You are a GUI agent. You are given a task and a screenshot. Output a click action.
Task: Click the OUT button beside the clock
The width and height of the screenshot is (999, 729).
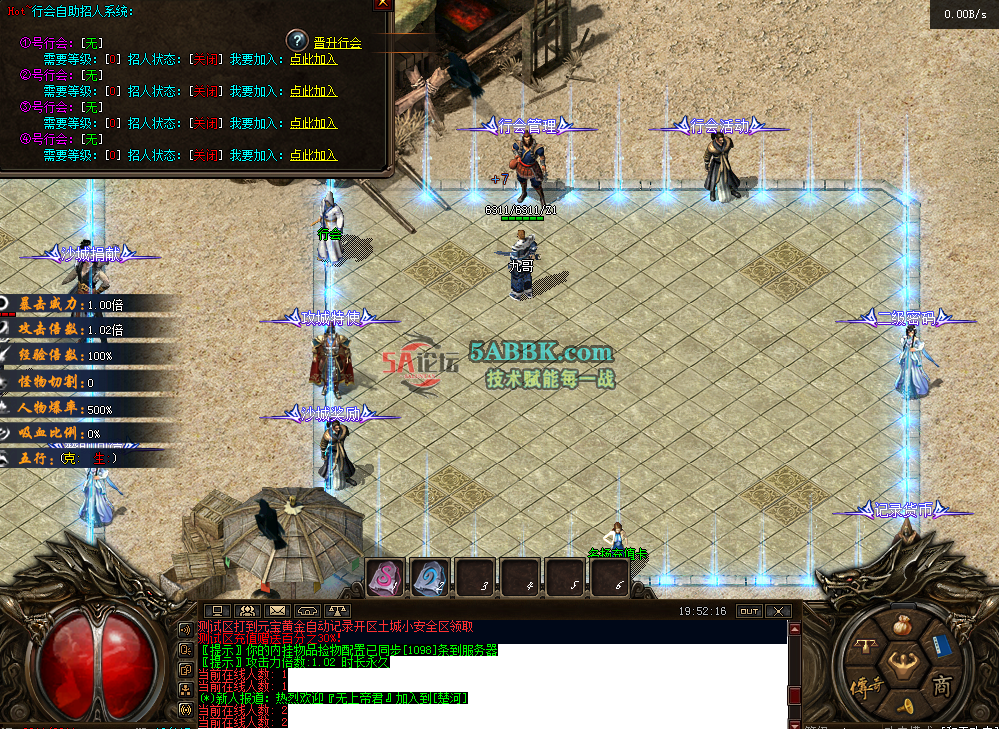point(748,611)
